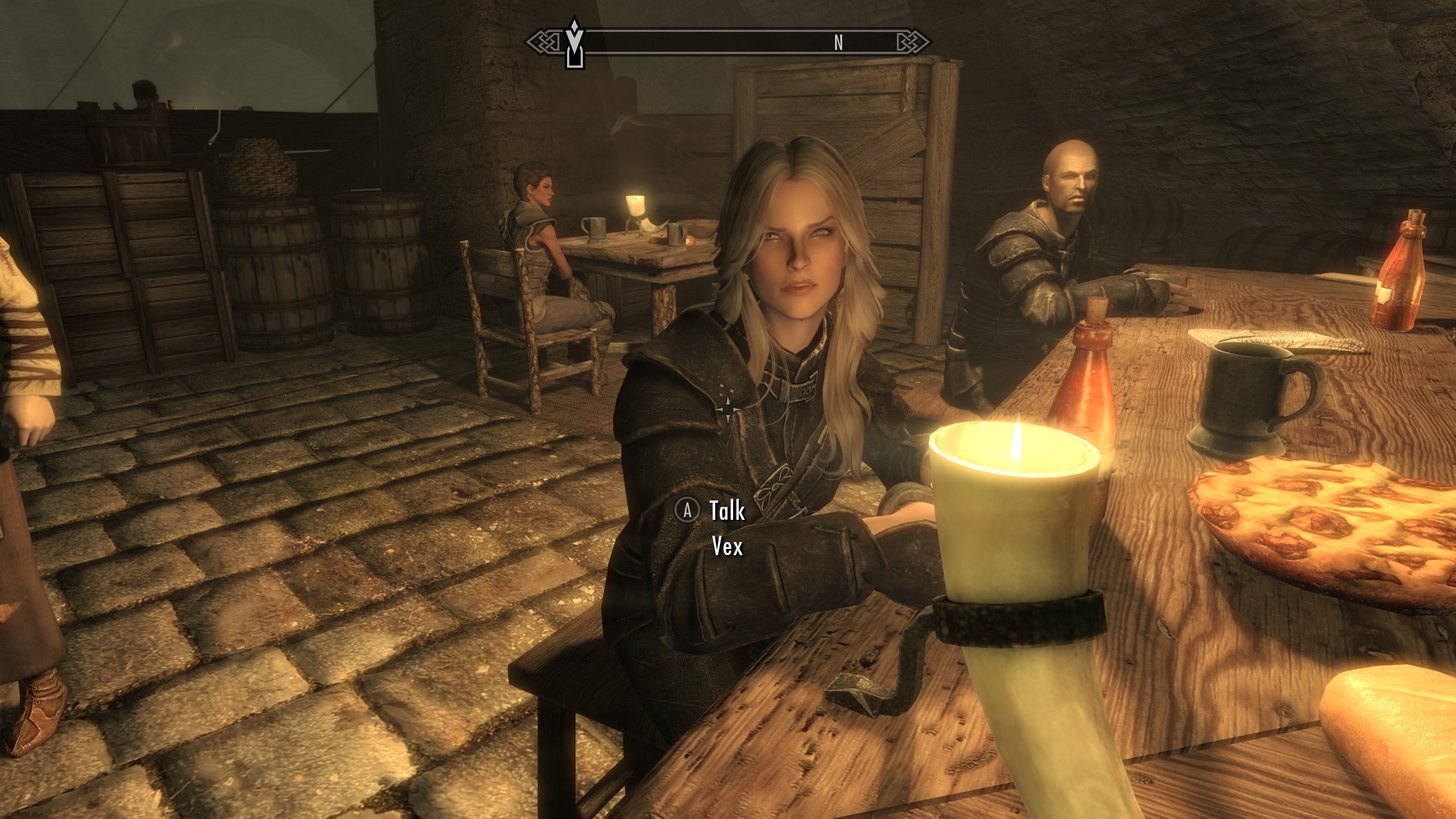Click the quest marker on the compass
The image size is (1456, 819).
(x=574, y=43)
